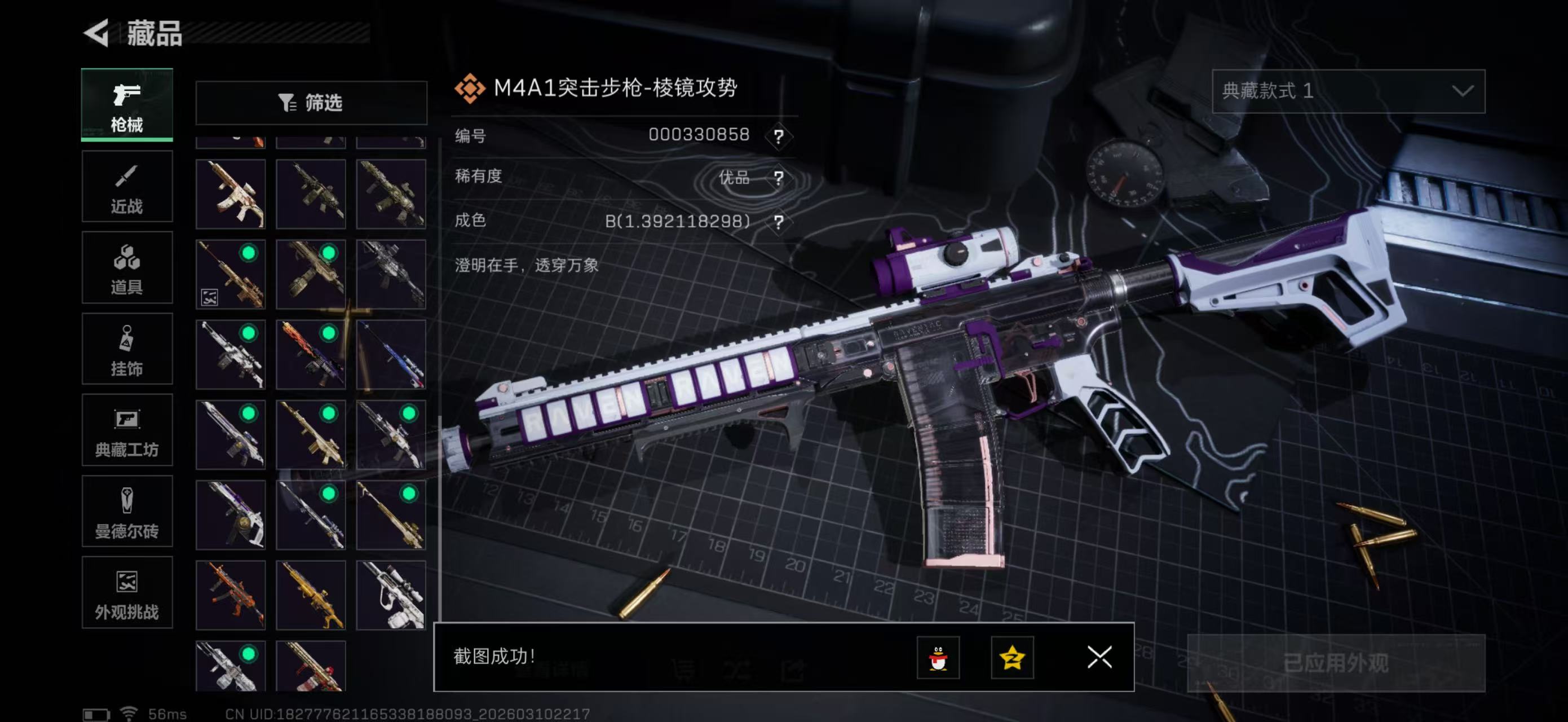Open the 成色 wear grade help icon

coord(778,222)
